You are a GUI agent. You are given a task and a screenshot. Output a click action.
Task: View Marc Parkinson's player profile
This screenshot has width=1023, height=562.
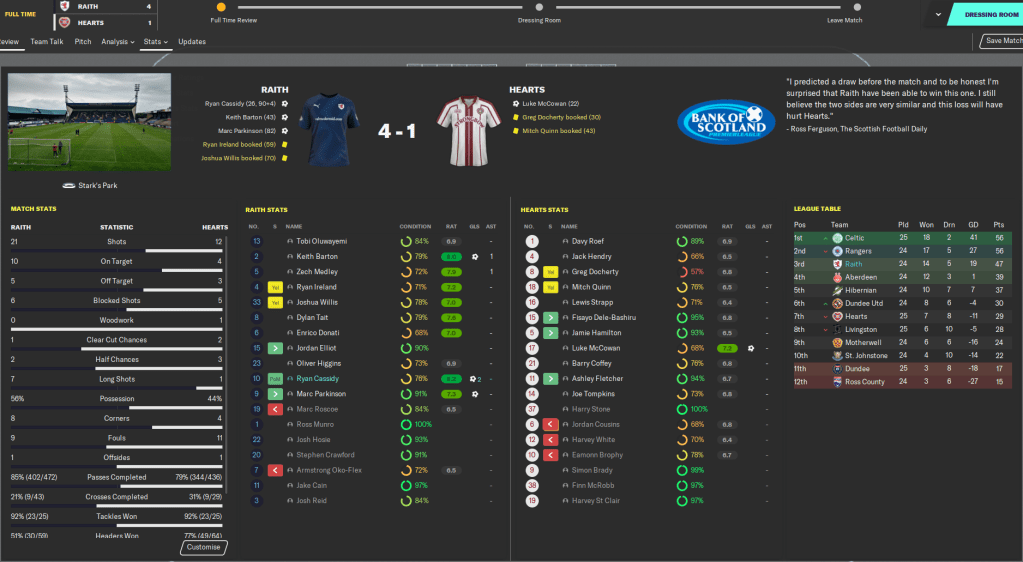(321, 393)
